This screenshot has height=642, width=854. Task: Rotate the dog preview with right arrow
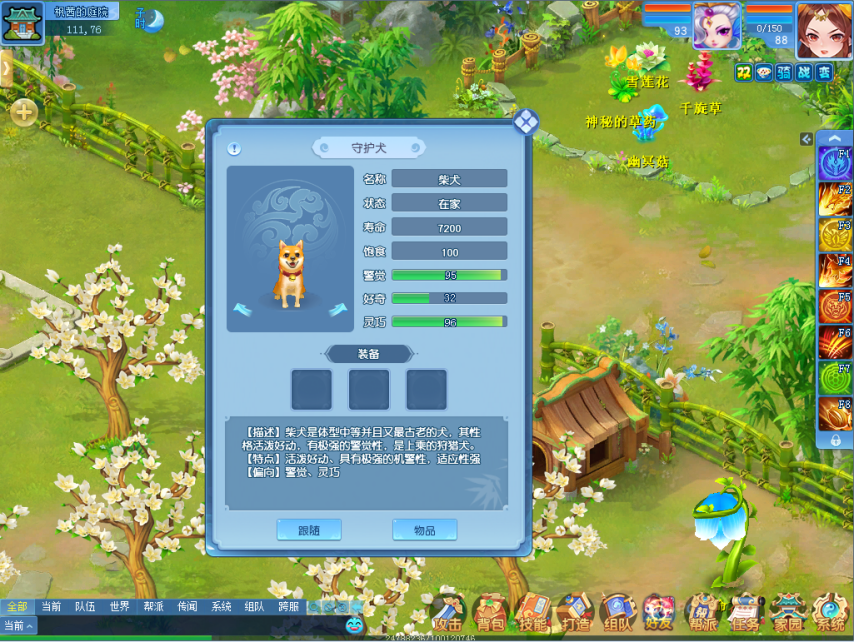click(338, 309)
